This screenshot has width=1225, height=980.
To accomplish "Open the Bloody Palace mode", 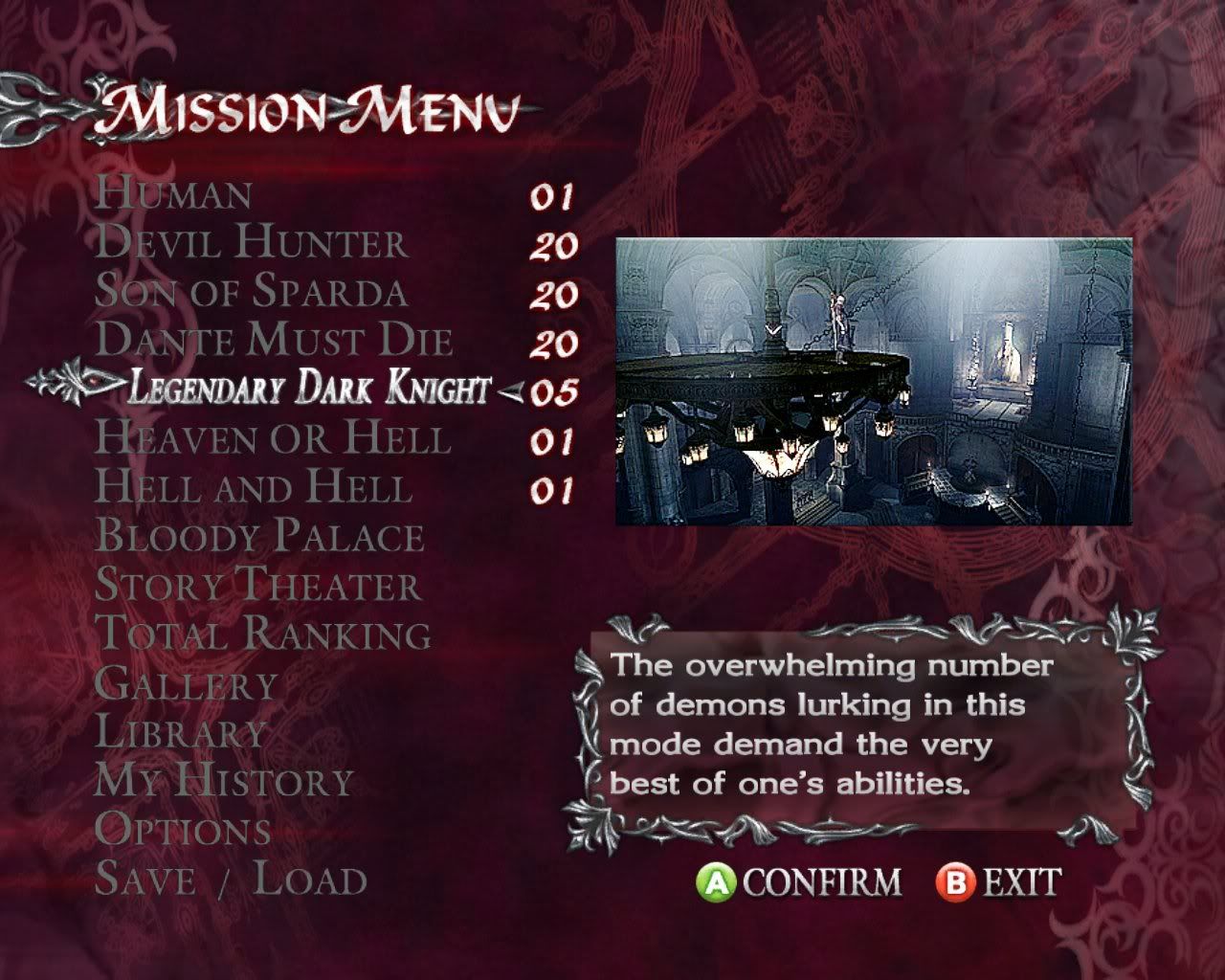I will coord(259,536).
